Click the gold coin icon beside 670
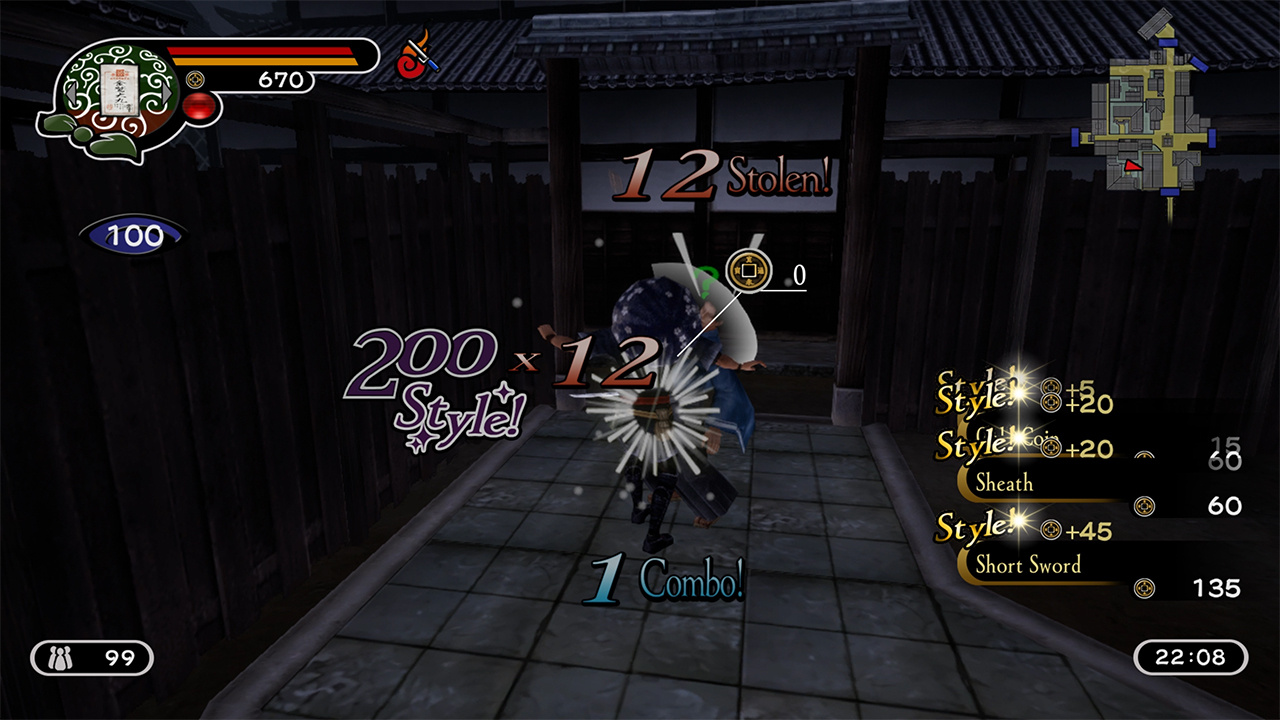The image size is (1280, 720). tap(195, 79)
